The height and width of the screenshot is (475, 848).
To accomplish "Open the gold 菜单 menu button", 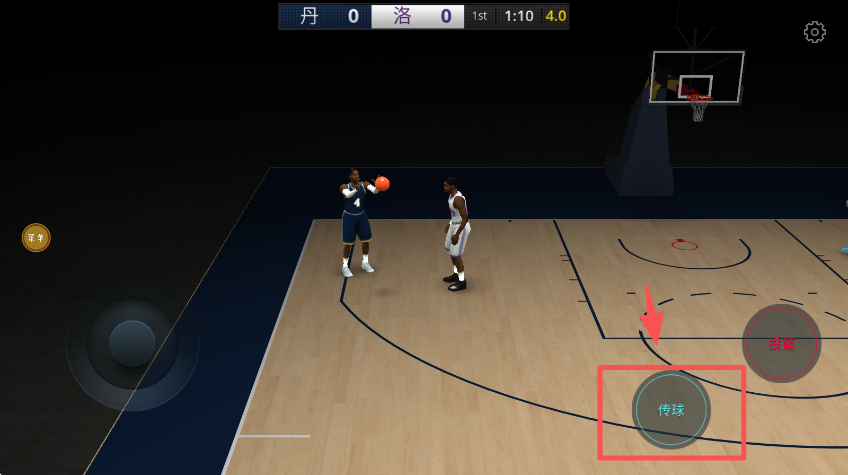I will tap(36, 238).
